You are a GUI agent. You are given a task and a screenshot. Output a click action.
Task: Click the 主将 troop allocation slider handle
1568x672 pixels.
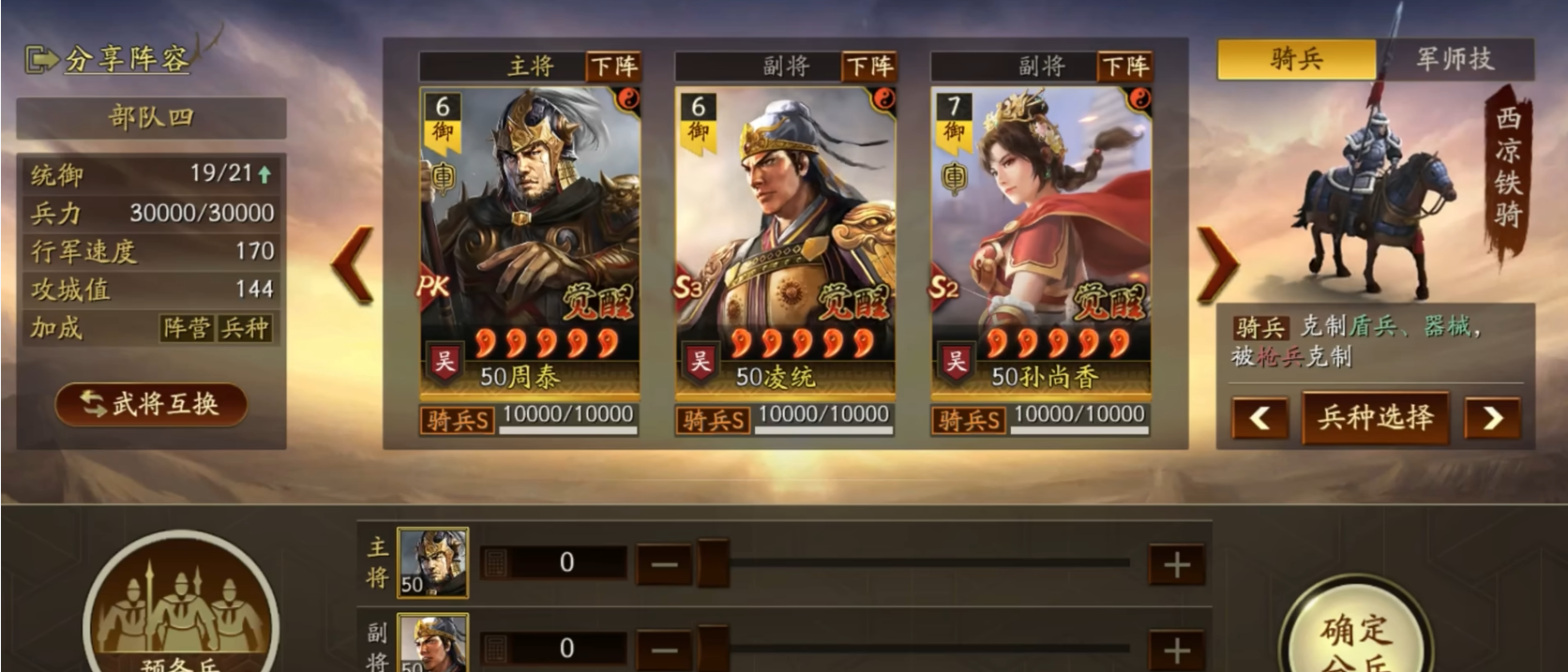point(713,563)
